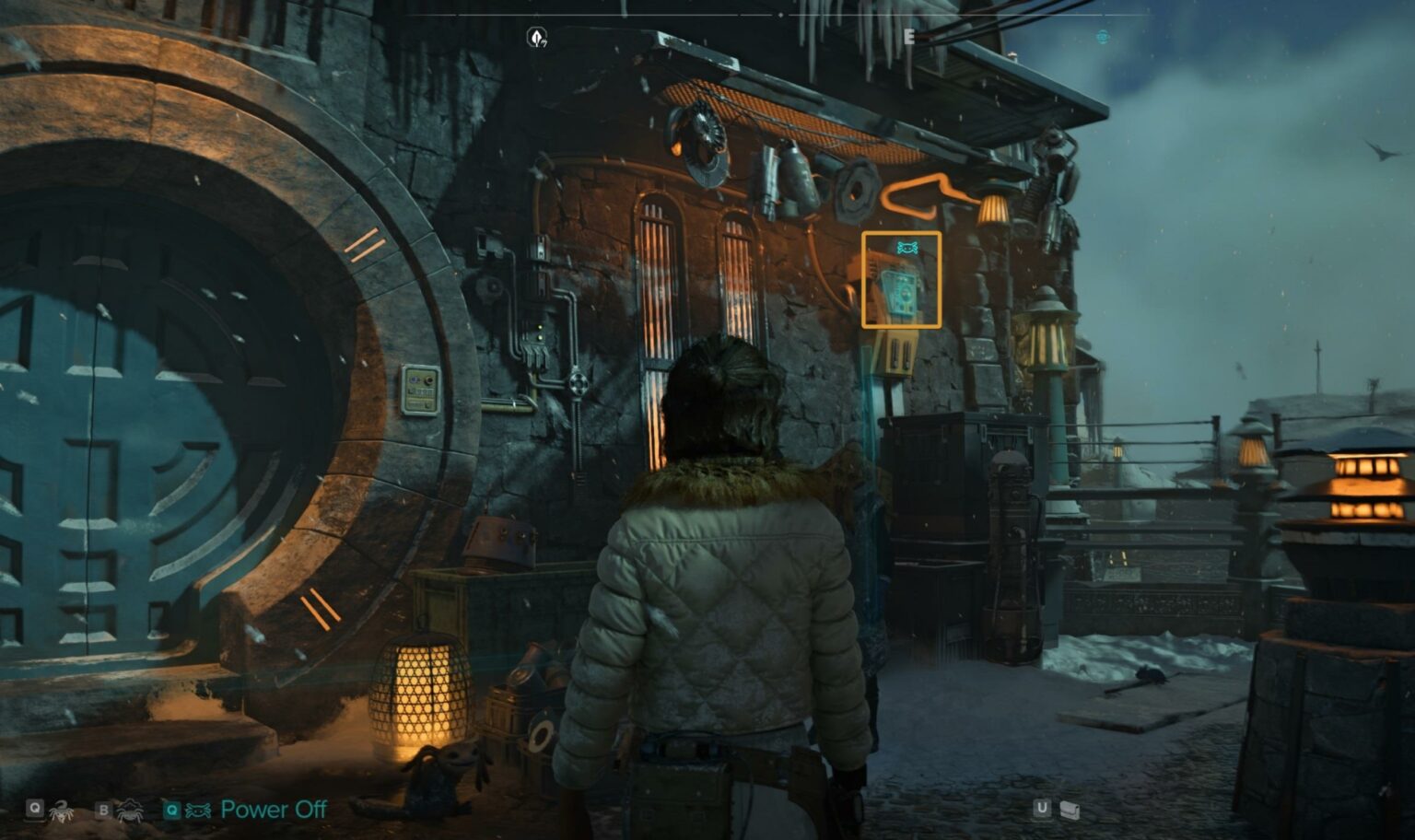Select the scorpion ability bound to Q
The image size is (1415, 840).
point(60,809)
